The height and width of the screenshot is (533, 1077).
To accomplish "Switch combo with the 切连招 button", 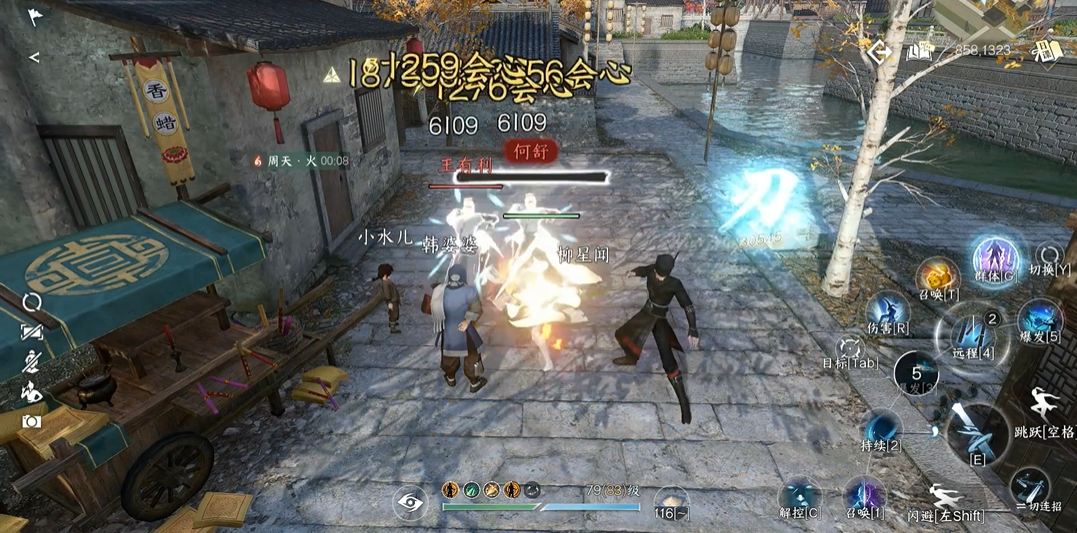I will (x=1030, y=486).
